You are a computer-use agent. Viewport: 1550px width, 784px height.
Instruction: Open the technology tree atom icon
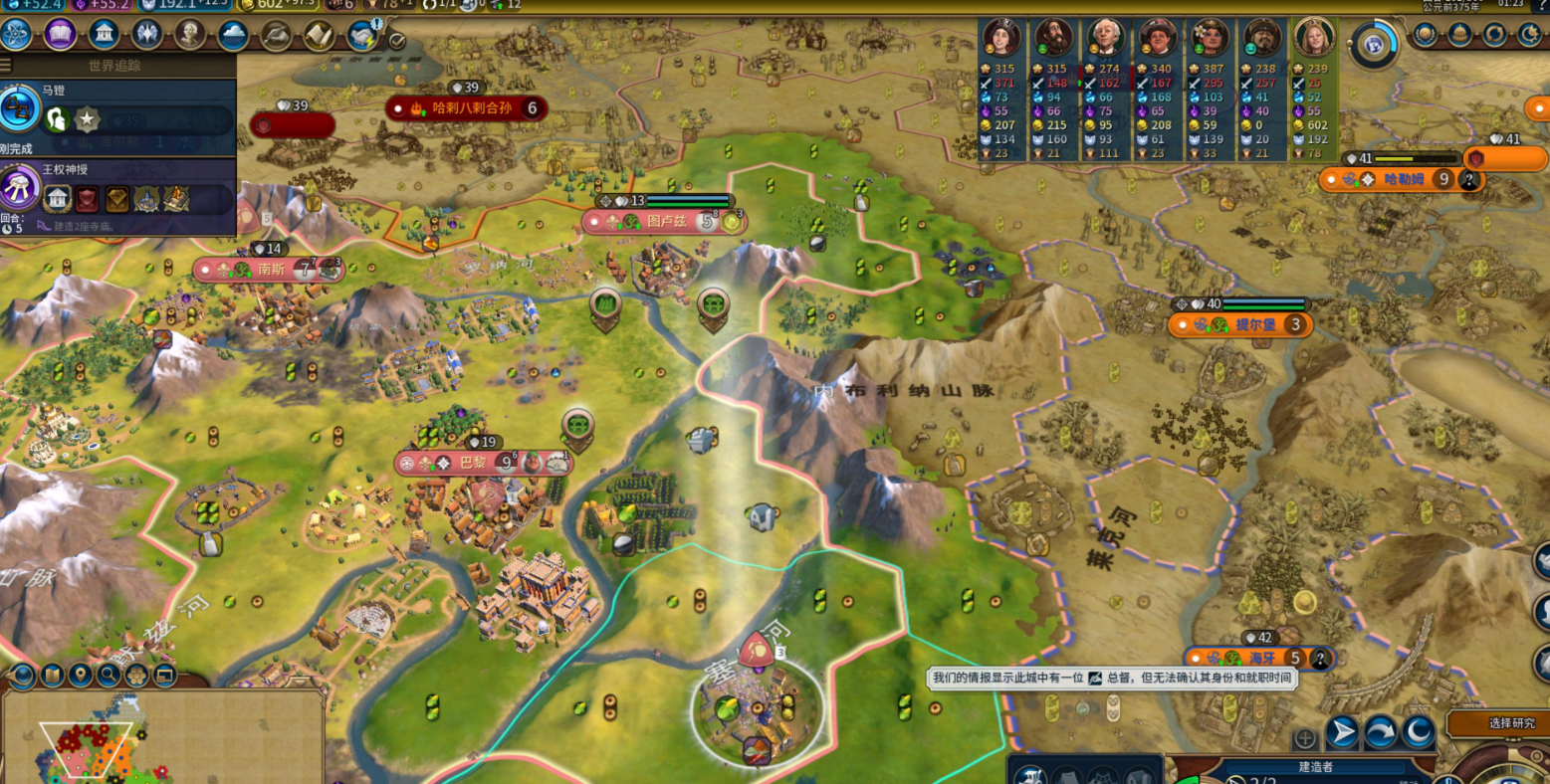point(17,35)
